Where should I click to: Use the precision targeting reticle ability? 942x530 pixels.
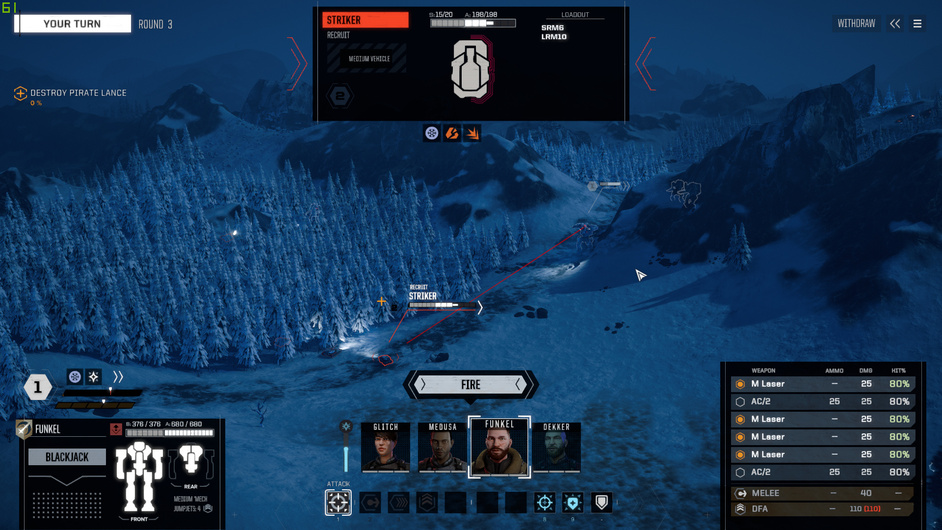(x=544, y=502)
